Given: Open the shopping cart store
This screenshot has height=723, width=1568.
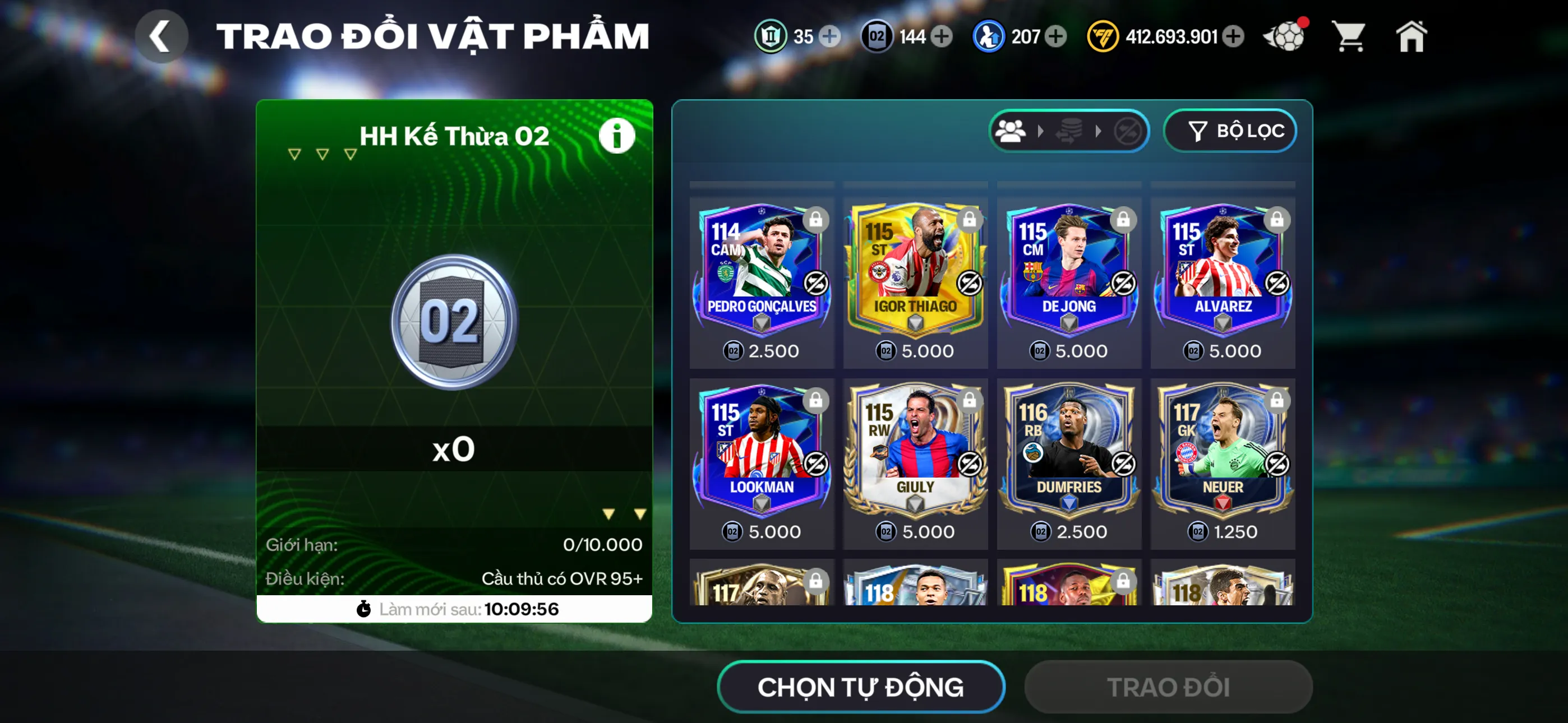Looking at the screenshot, I should coord(1349,36).
